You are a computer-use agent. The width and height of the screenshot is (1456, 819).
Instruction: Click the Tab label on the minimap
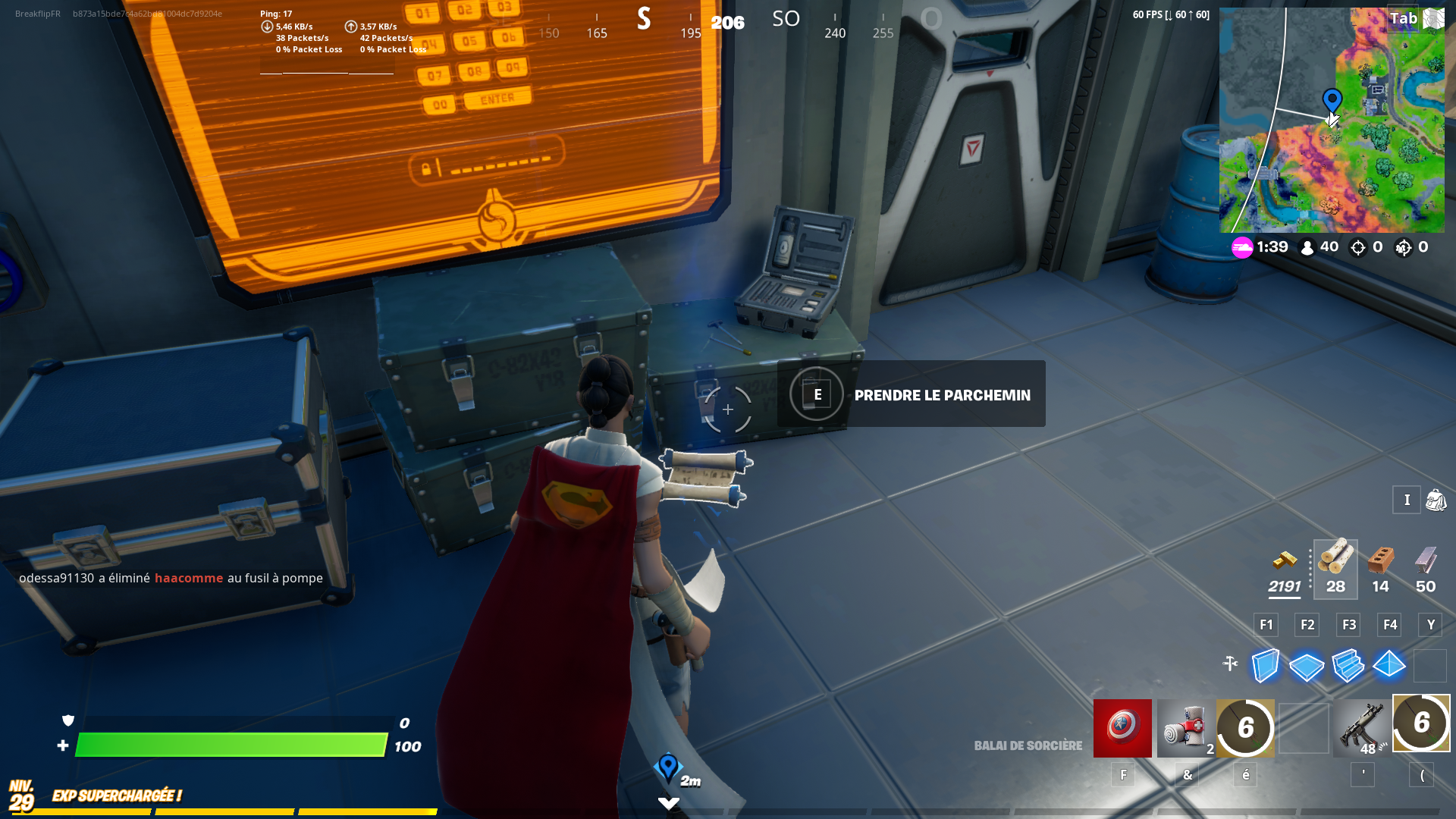point(1405,18)
